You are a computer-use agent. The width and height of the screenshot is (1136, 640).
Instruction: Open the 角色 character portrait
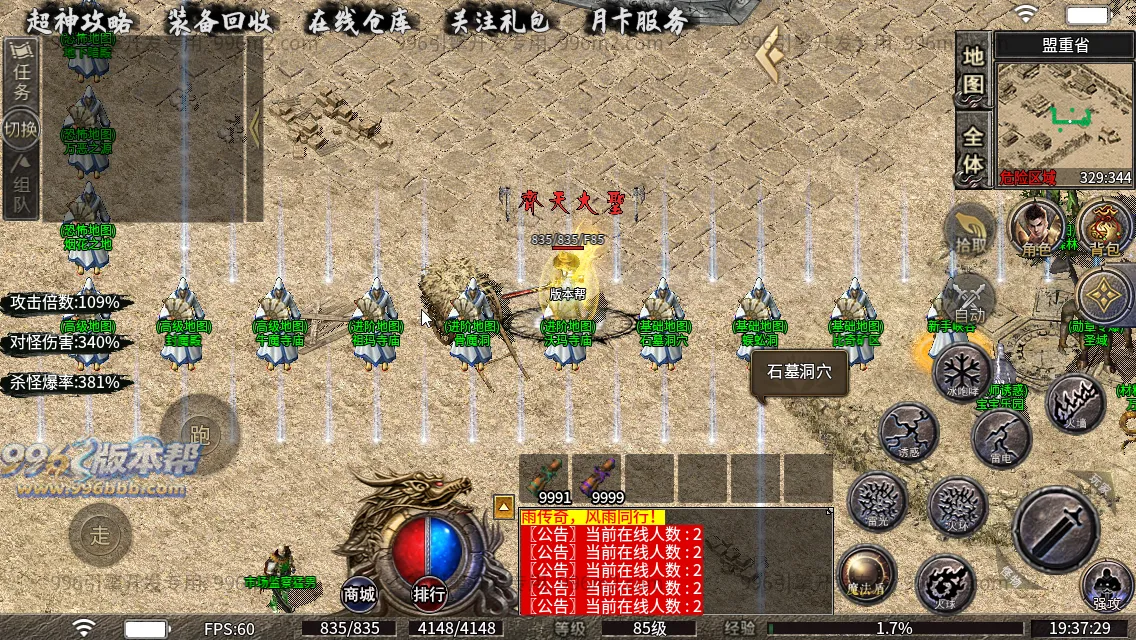(1035, 227)
